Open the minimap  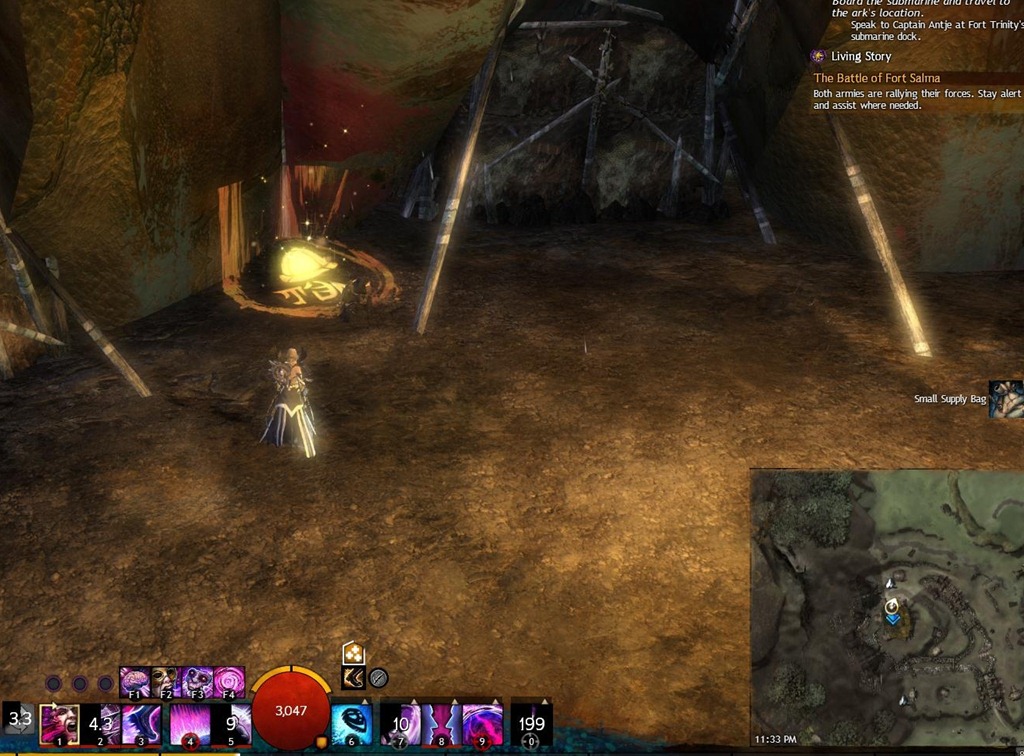coord(886,608)
